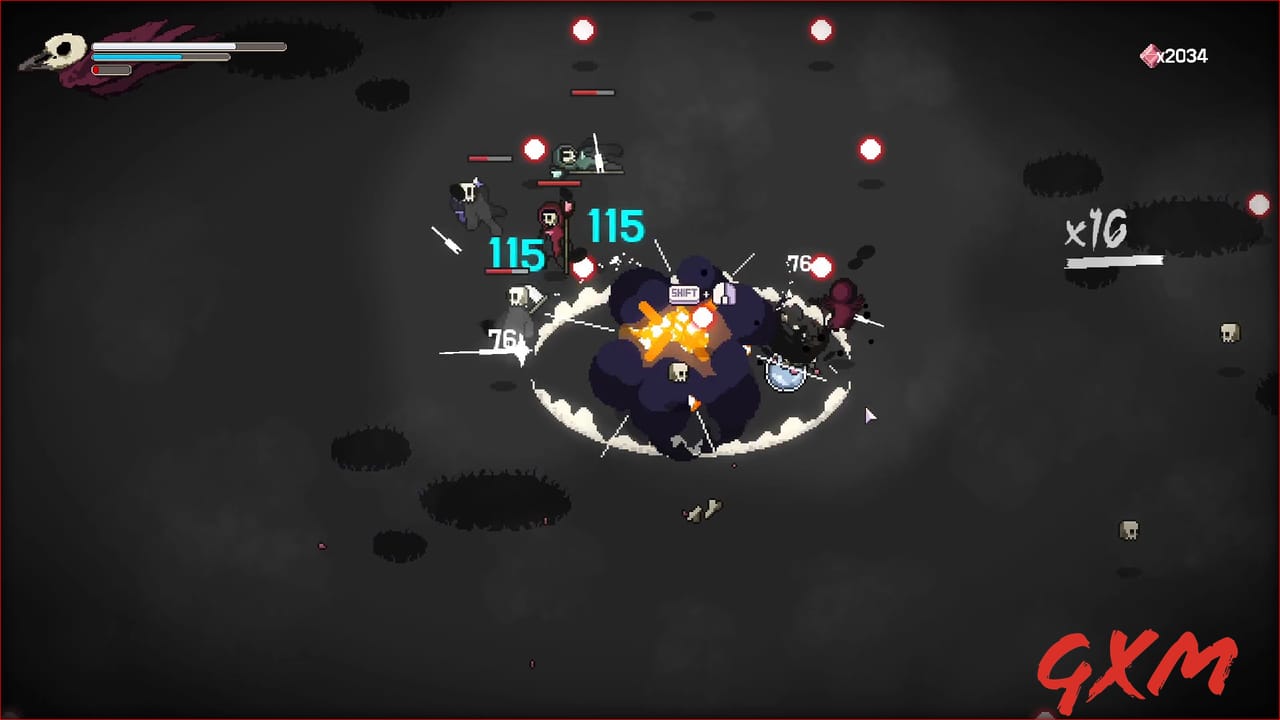This screenshot has width=1280, height=720.
Task: Click the red orb projectile at top center
Action: [583, 30]
